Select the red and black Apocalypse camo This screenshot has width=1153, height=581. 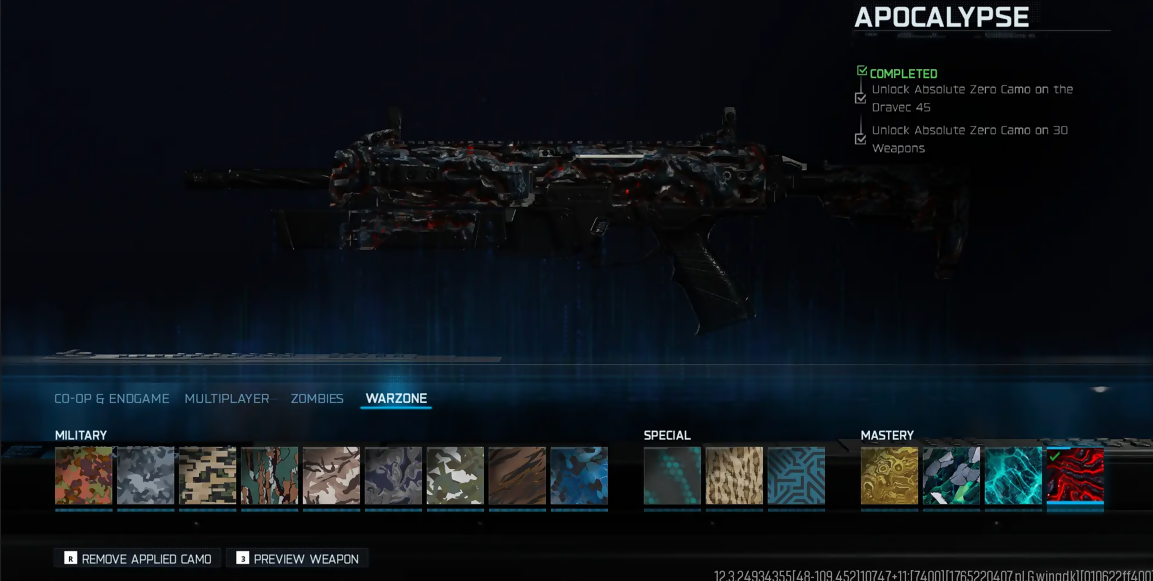[1076, 476]
